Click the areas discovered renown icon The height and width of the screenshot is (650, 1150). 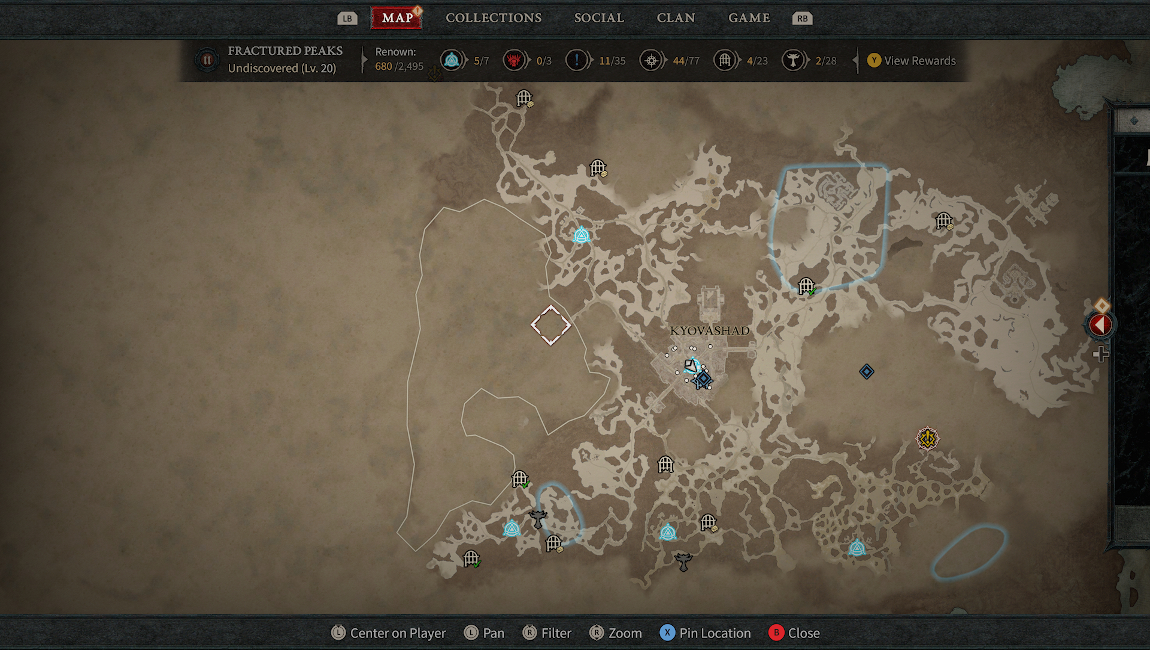pyautogui.click(x=652, y=61)
